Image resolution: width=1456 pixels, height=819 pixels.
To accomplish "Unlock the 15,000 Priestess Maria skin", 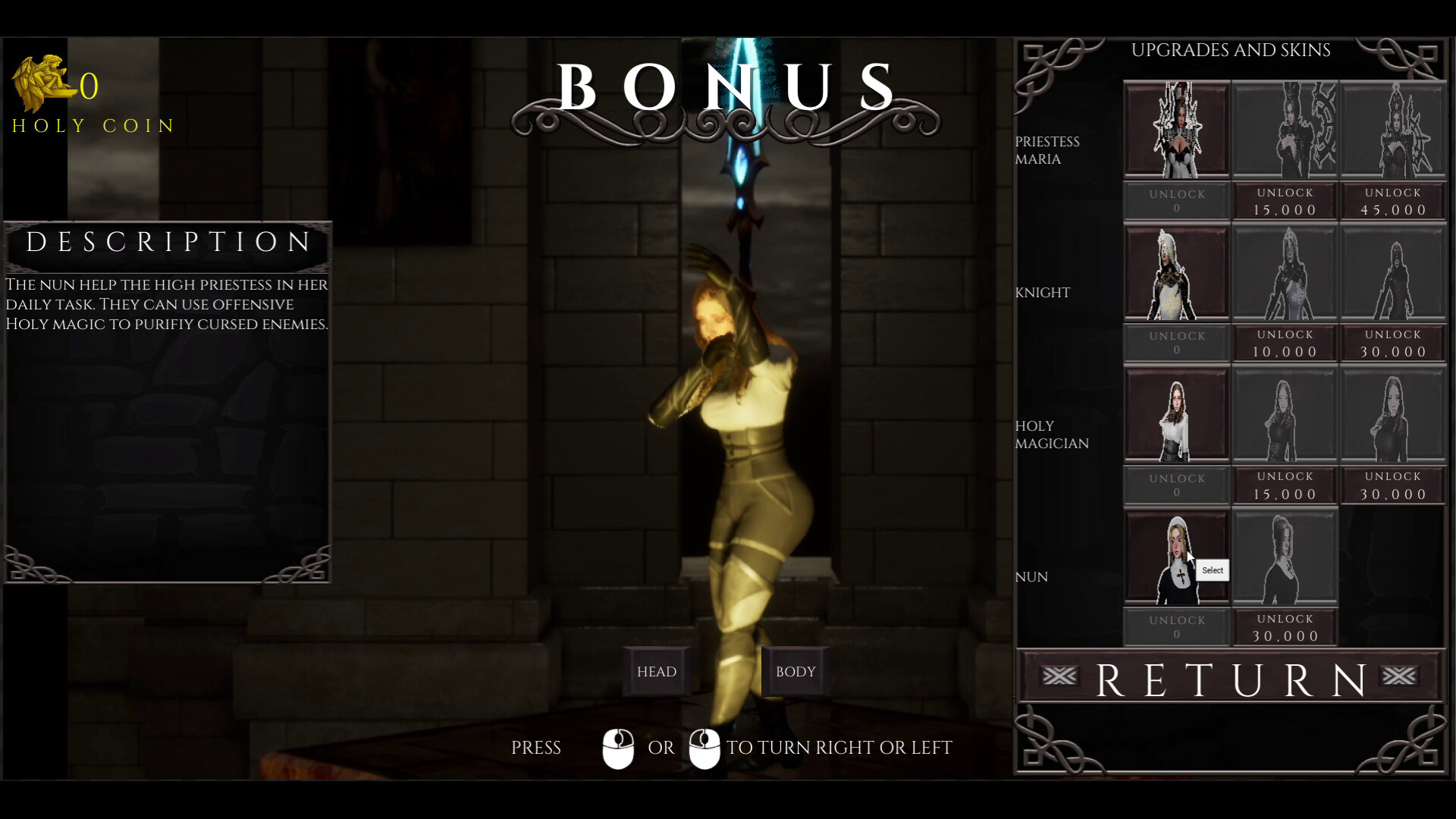I will pos(1285,202).
